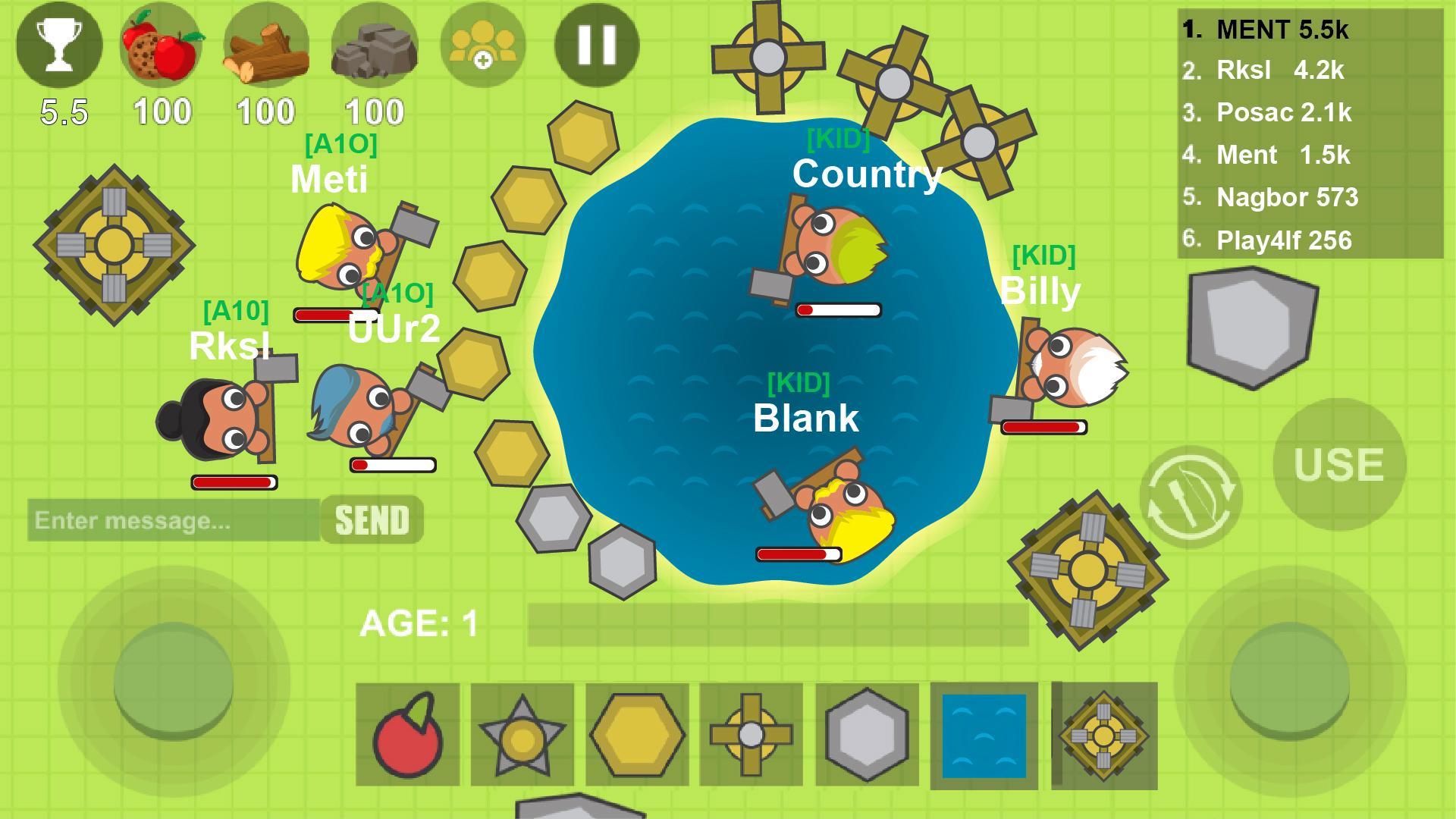The width and height of the screenshot is (1456, 819).
Task: Click the trophy score icon
Action: pyautogui.click(x=59, y=45)
